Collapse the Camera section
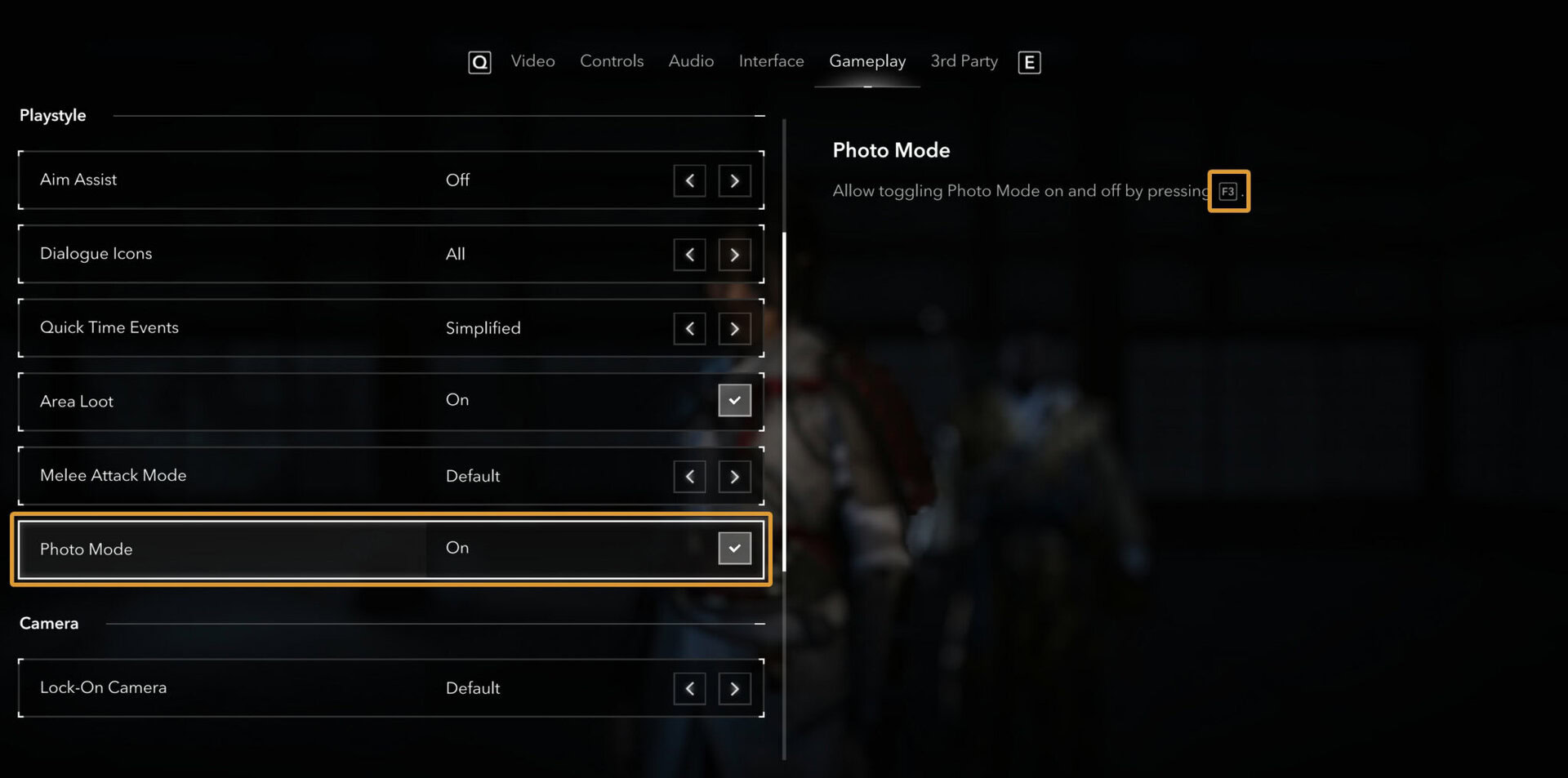This screenshot has width=1568, height=778. coord(759,623)
